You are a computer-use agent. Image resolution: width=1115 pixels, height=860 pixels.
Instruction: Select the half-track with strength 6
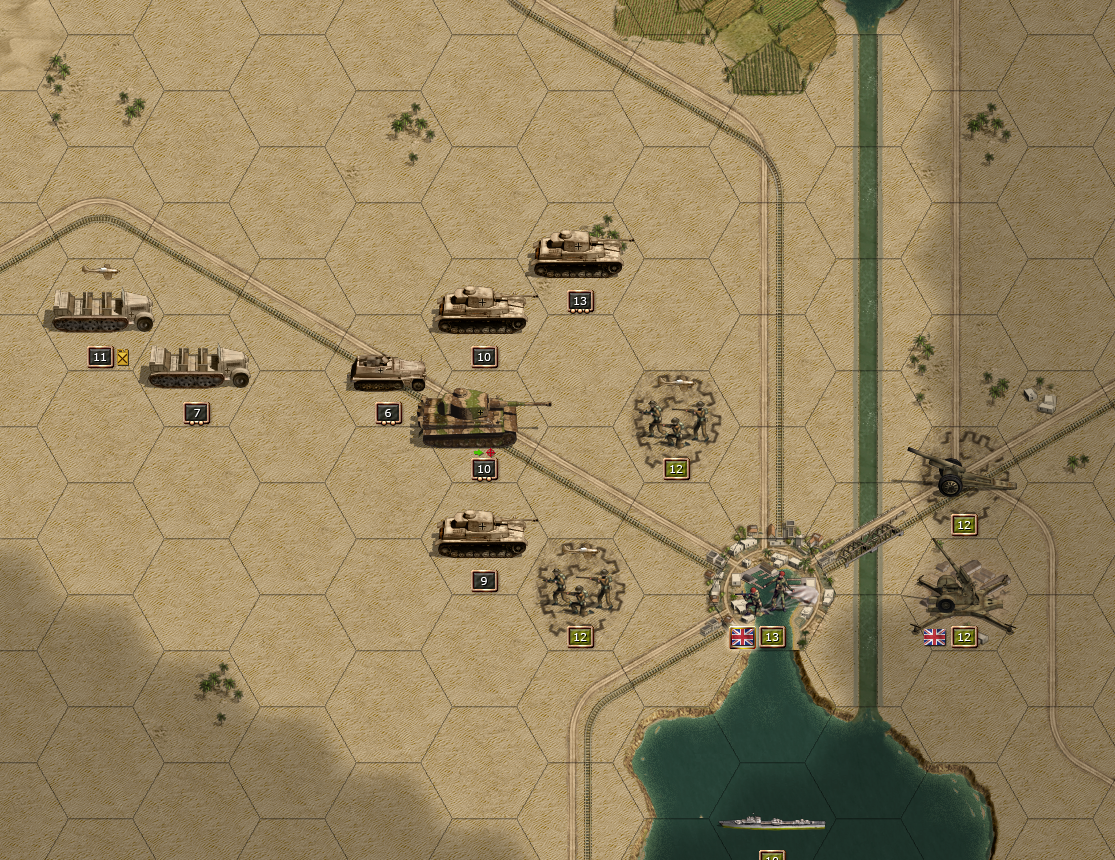pyautogui.click(x=389, y=373)
